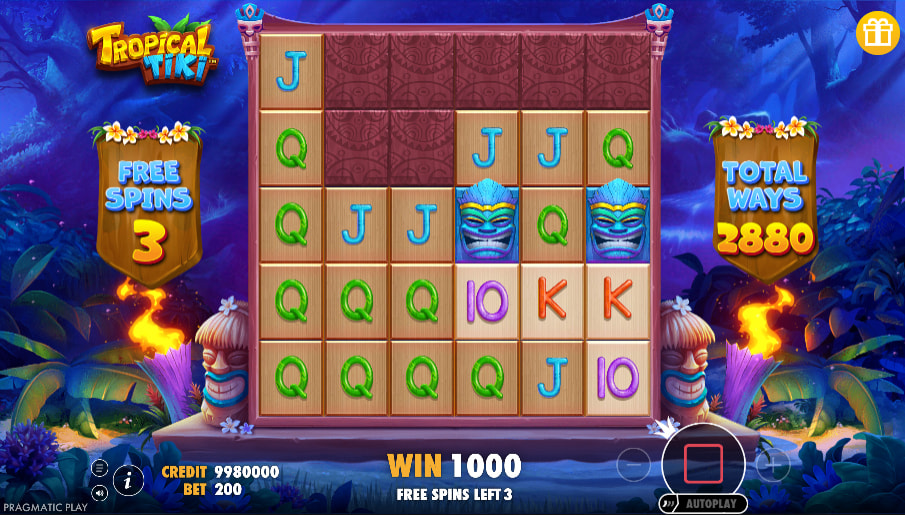The height and width of the screenshot is (515, 905).
Task: Stop the spin with the red square button
Action: [x=703, y=464]
